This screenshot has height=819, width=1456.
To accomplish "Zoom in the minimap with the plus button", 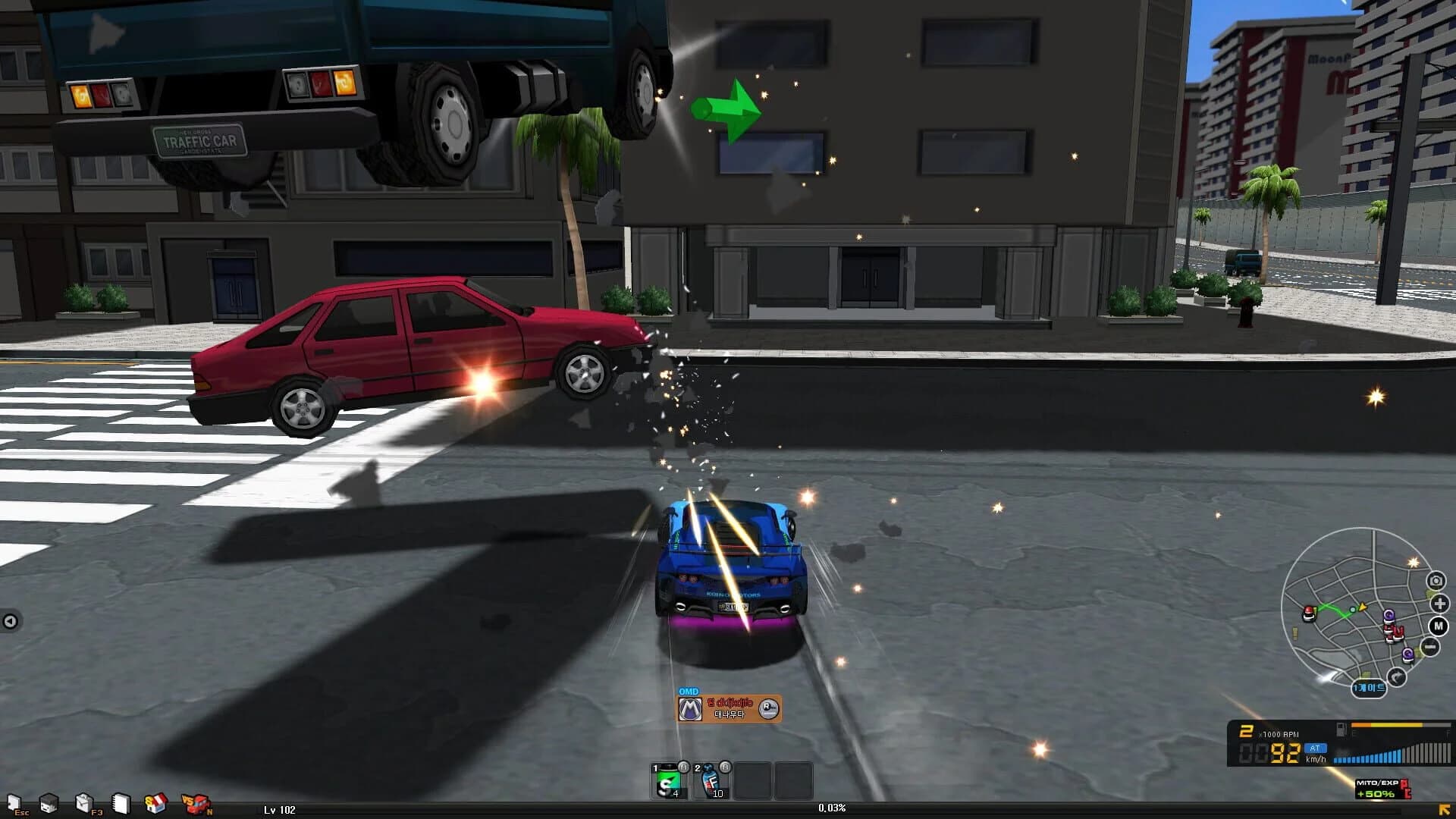I will [x=1439, y=604].
